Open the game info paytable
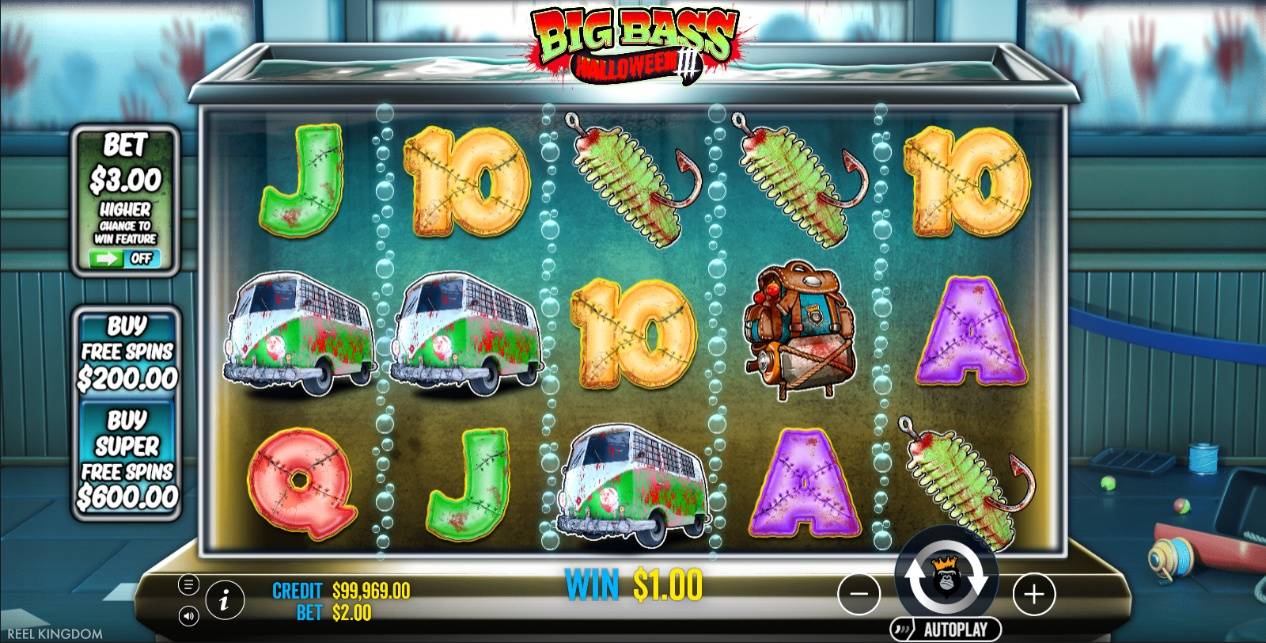Viewport: 1266px width, 643px height. pos(226,600)
